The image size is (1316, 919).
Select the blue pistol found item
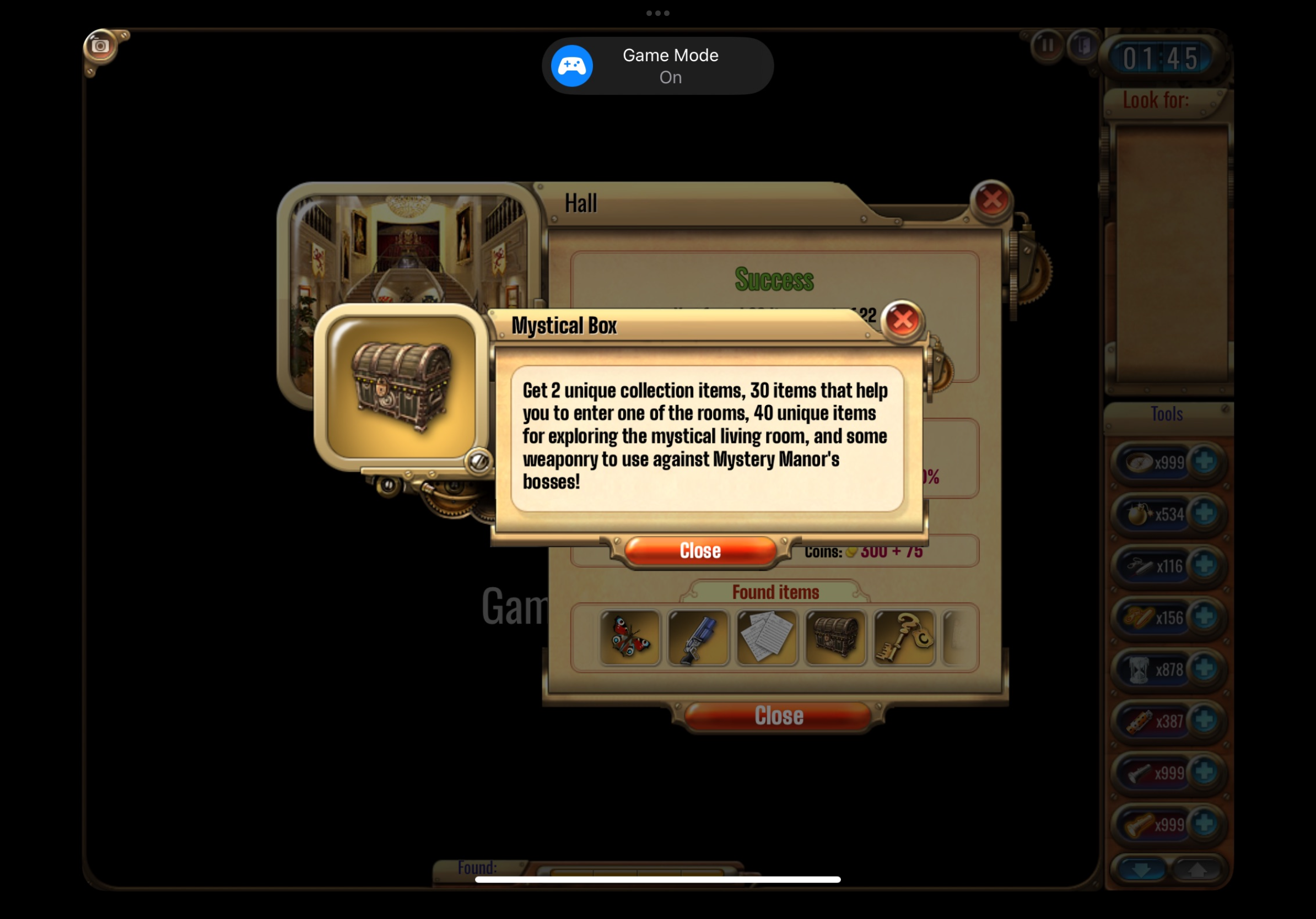click(x=698, y=637)
